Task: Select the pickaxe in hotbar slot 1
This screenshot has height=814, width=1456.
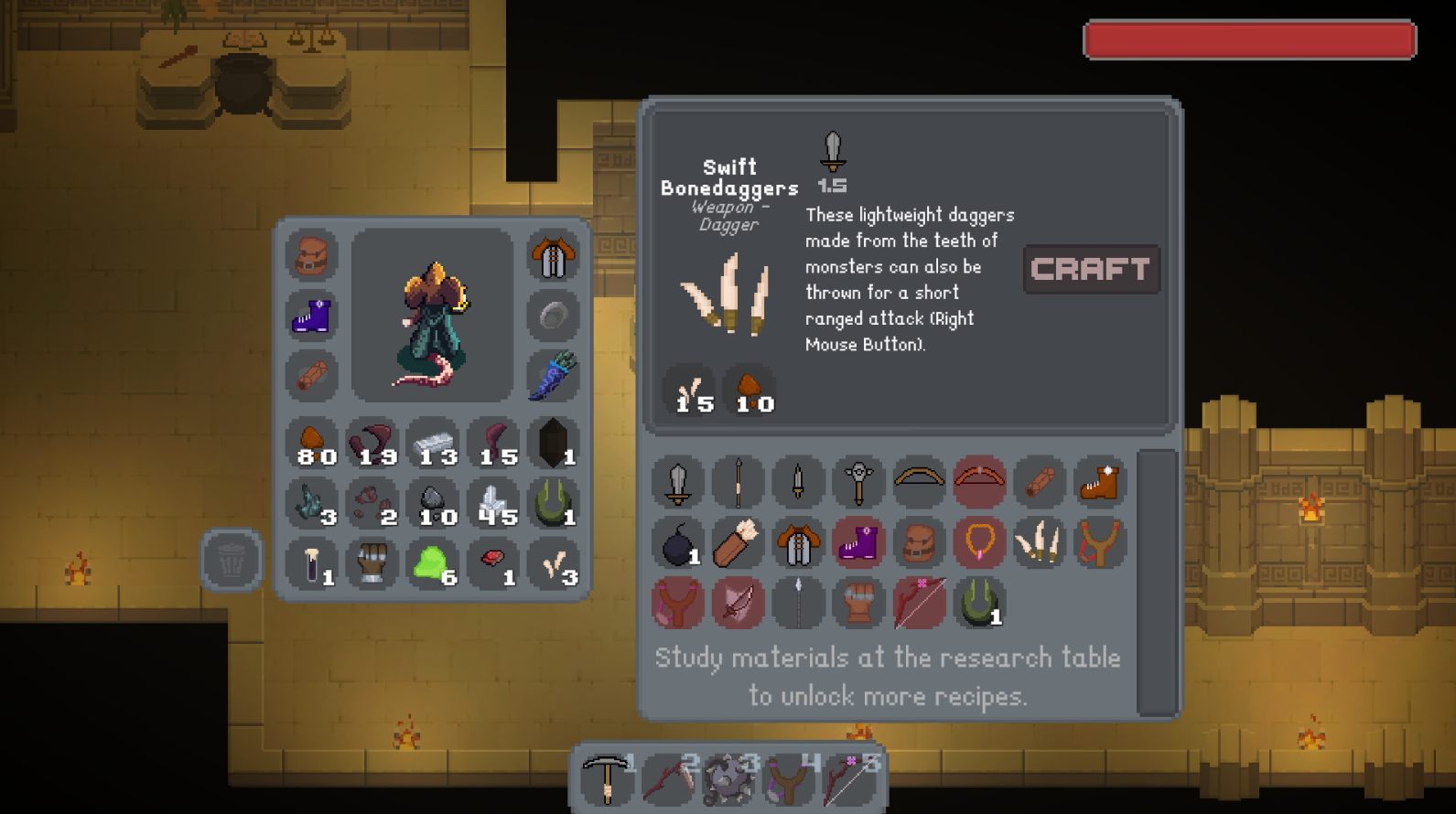Action: 607,779
